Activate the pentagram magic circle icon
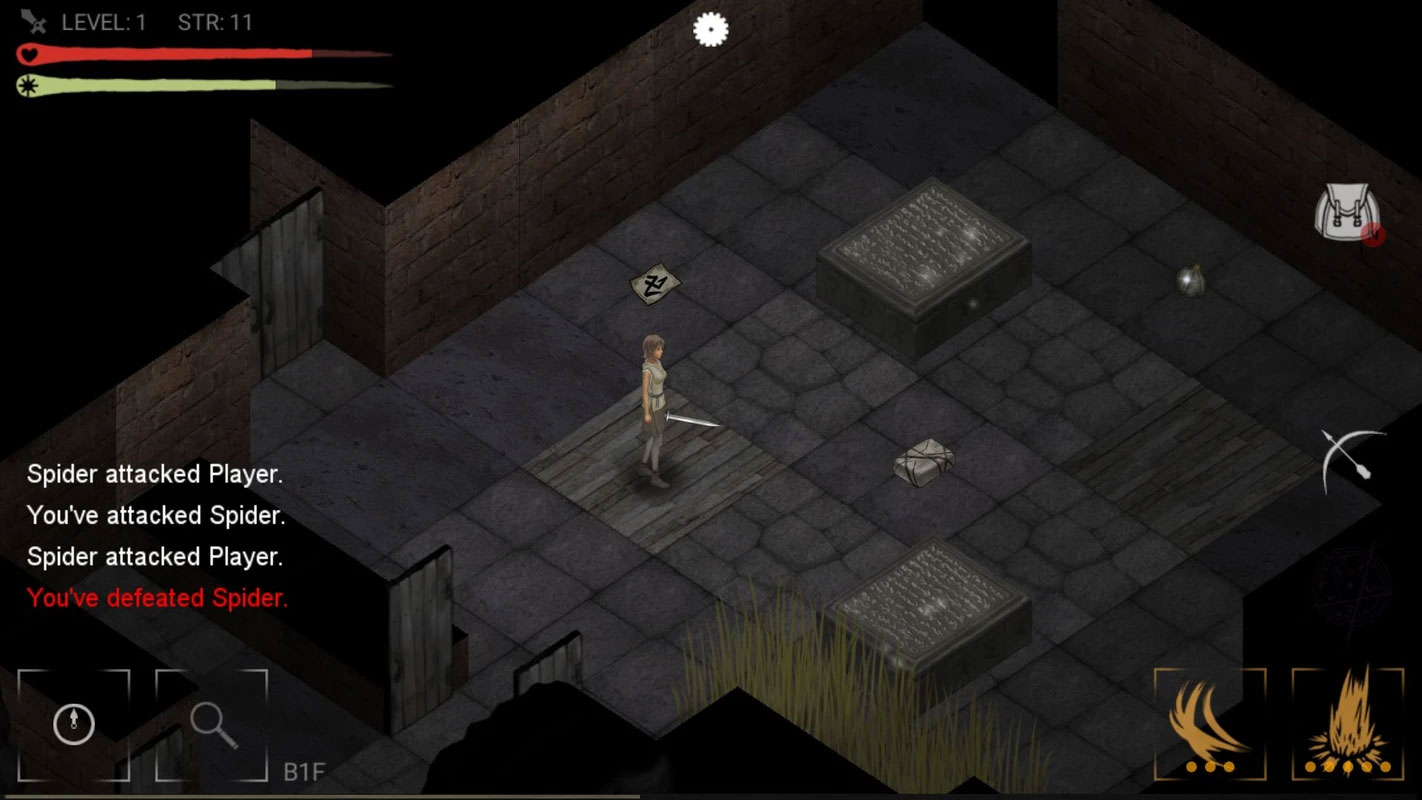The width and height of the screenshot is (1422, 800). click(x=1351, y=587)
